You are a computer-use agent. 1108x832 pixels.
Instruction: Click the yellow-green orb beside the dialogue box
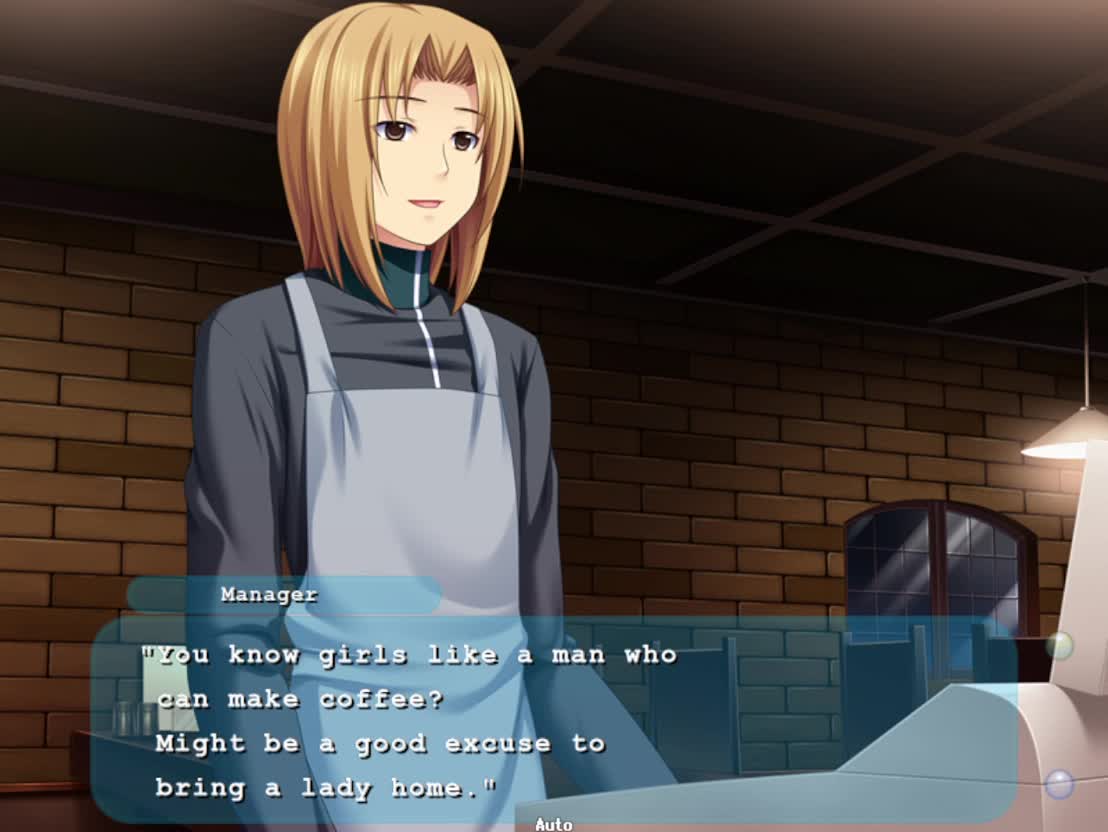(x=1059, y=646)
